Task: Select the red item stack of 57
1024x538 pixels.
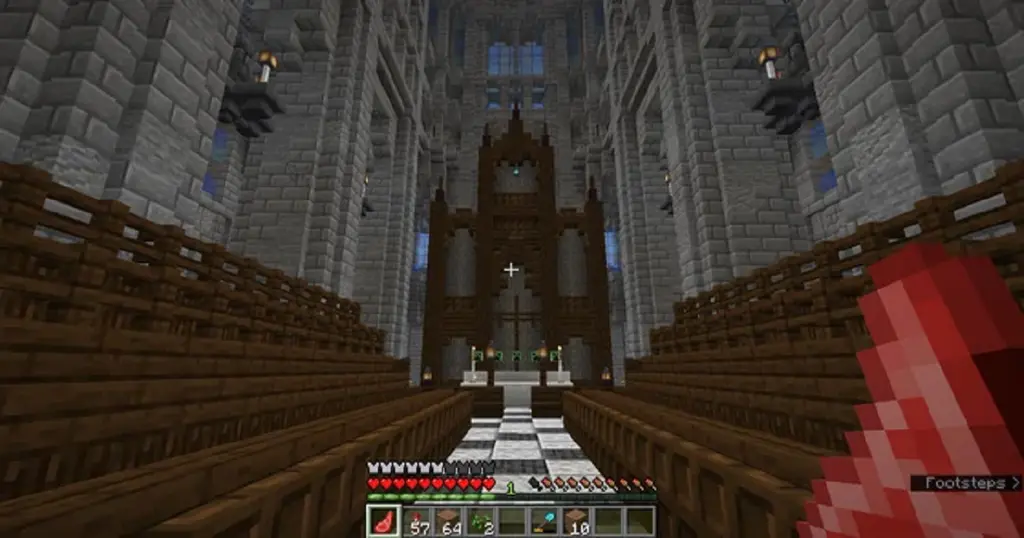Action: (x=415, y=521)
